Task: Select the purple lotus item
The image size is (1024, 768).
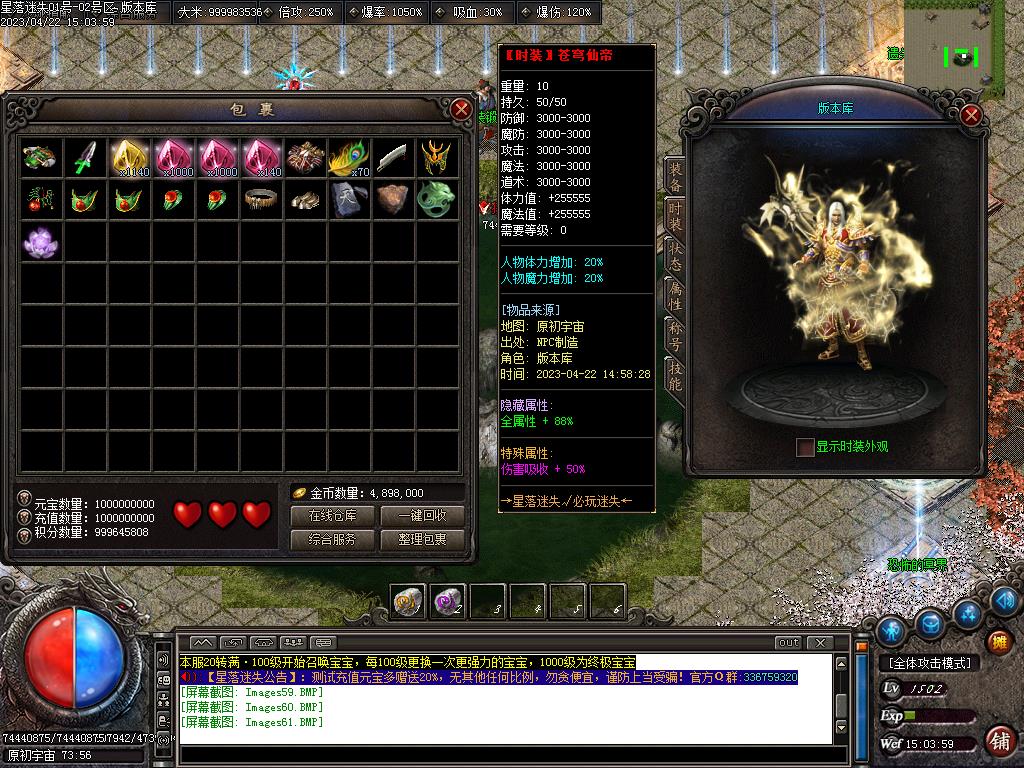Action: coord(42,242)
